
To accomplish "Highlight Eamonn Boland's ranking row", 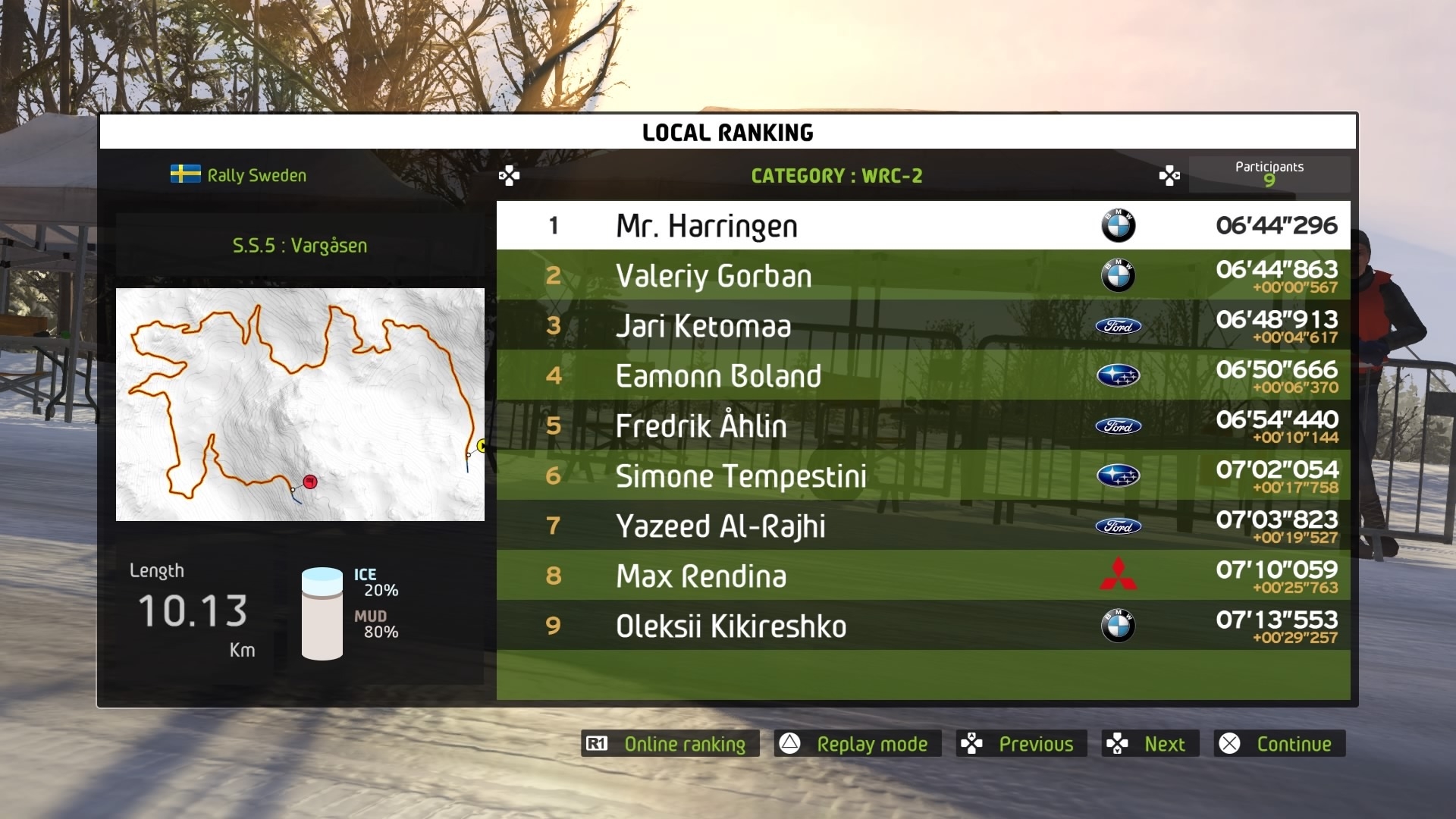I will click(x=923, y=375).
